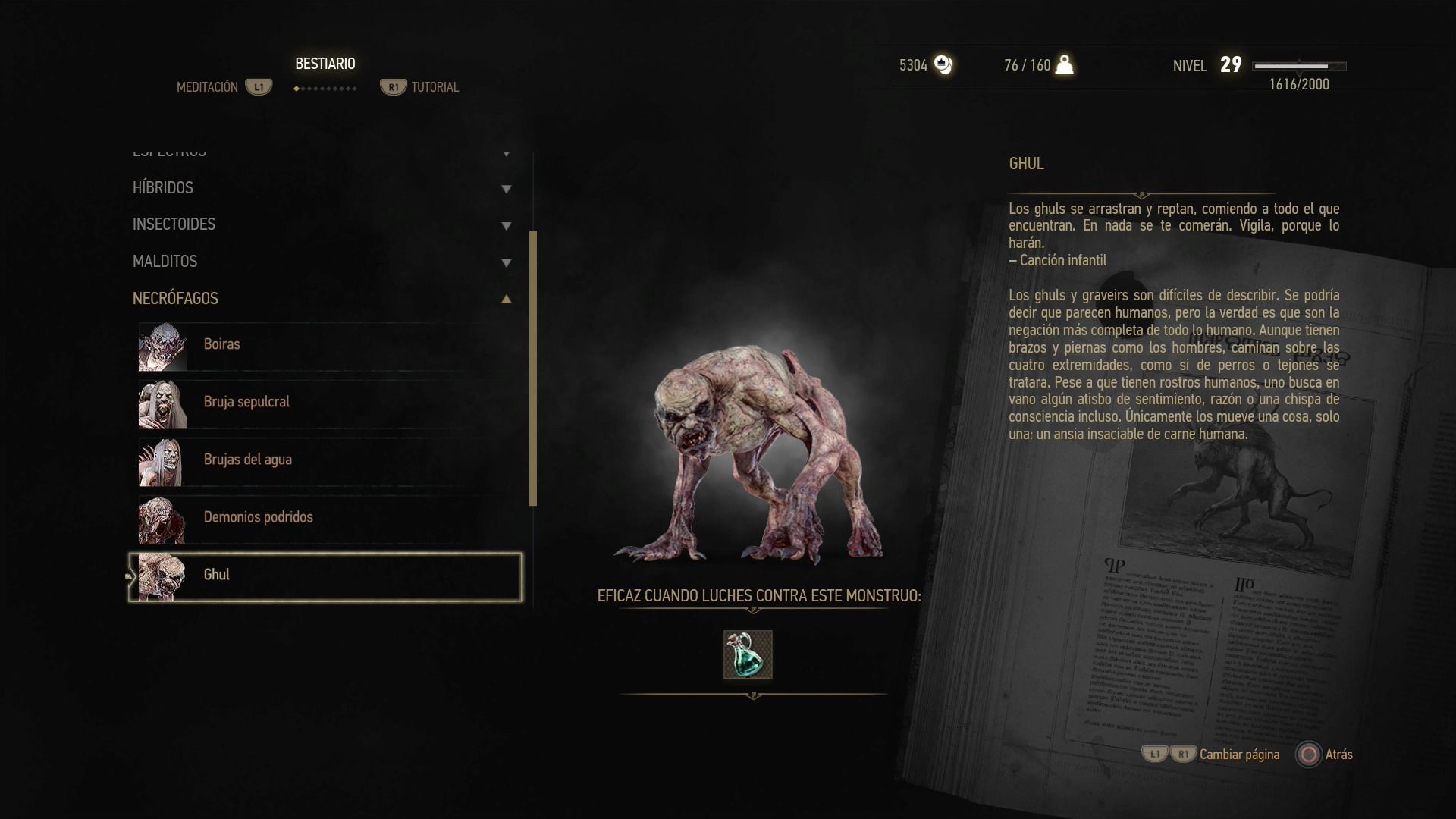Open the Malditos monster category

click(x=322, y=262)
